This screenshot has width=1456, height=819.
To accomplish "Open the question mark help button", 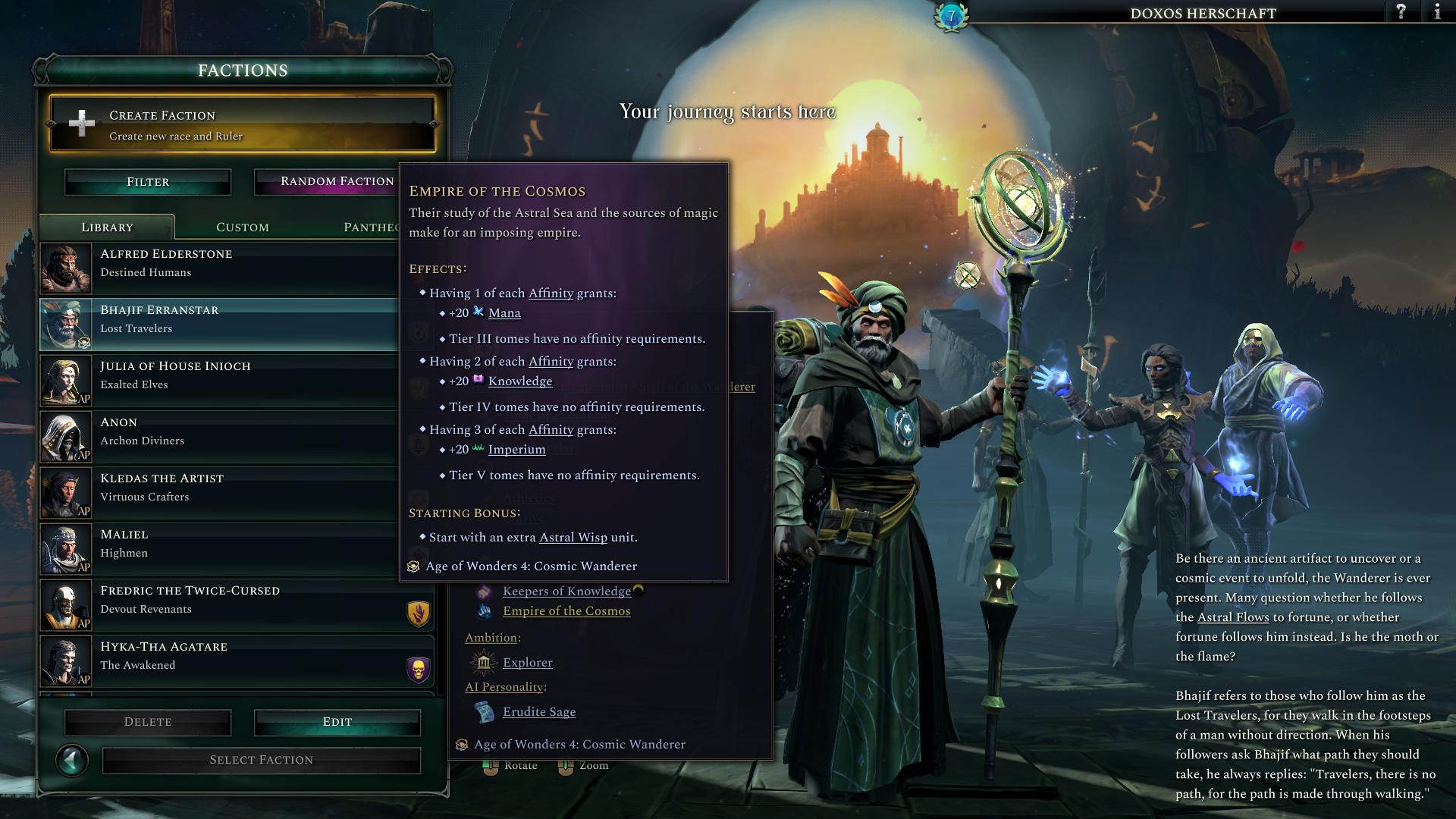I will click(1401, 12).
